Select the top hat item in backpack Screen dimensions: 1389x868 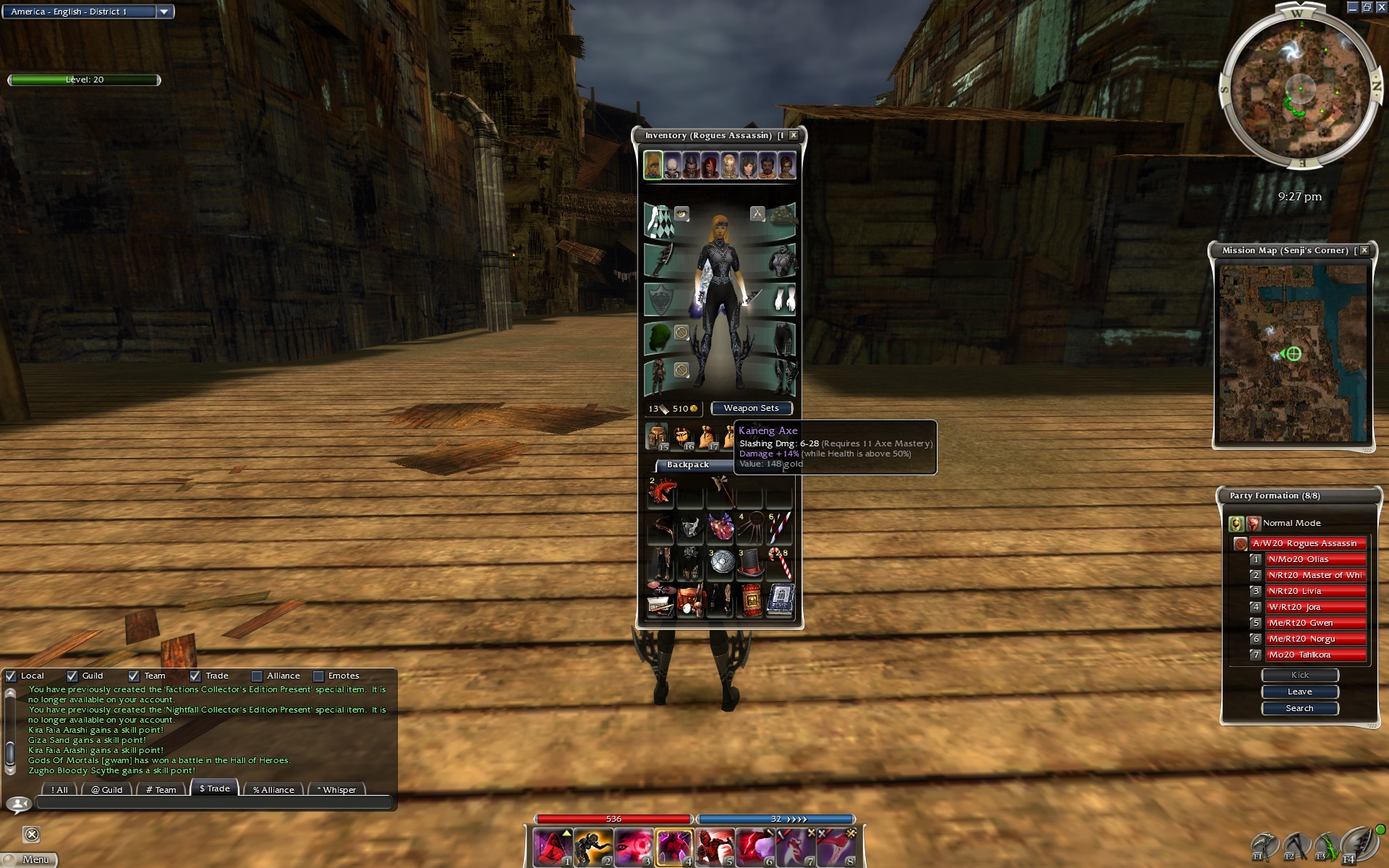click(750, 562)
